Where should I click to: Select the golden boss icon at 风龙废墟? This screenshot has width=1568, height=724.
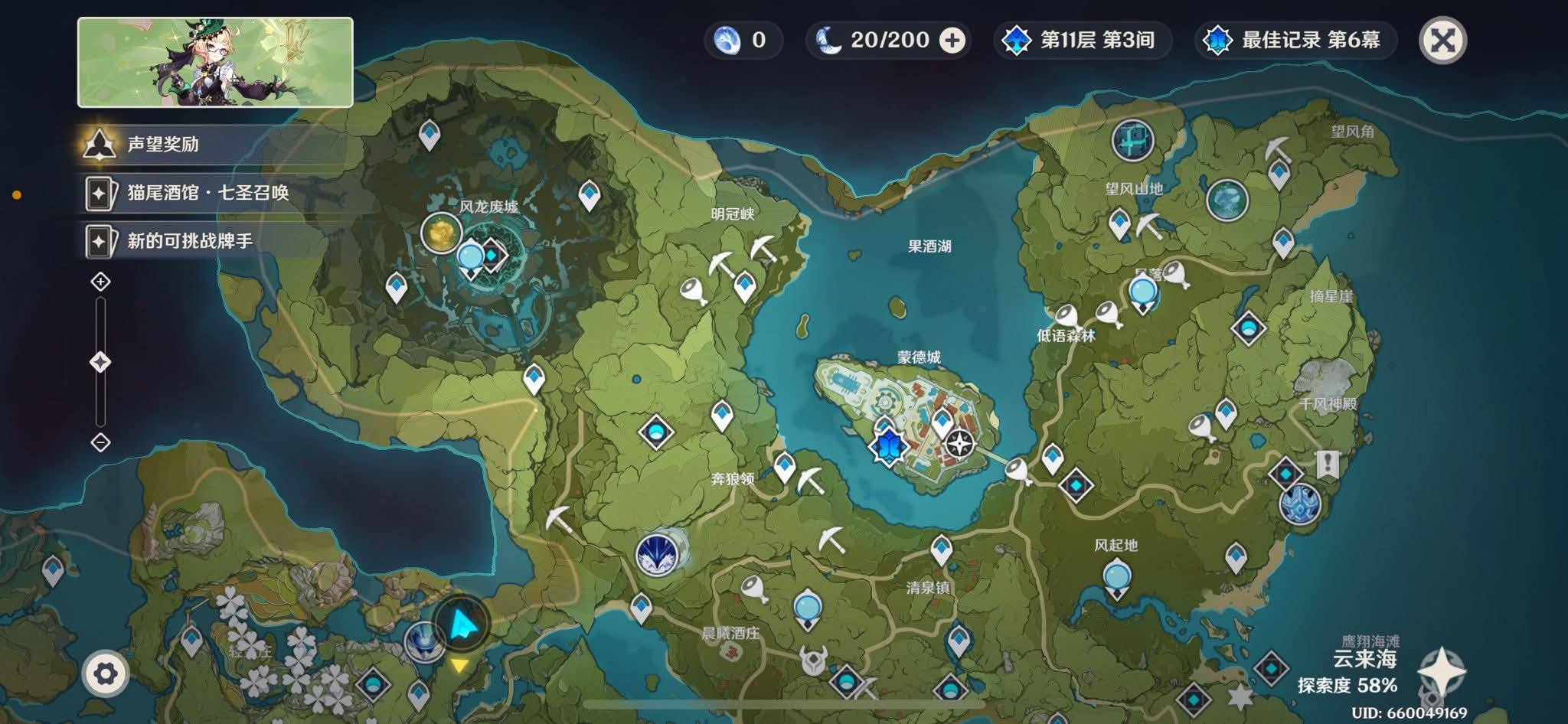(x=442, y=233)
